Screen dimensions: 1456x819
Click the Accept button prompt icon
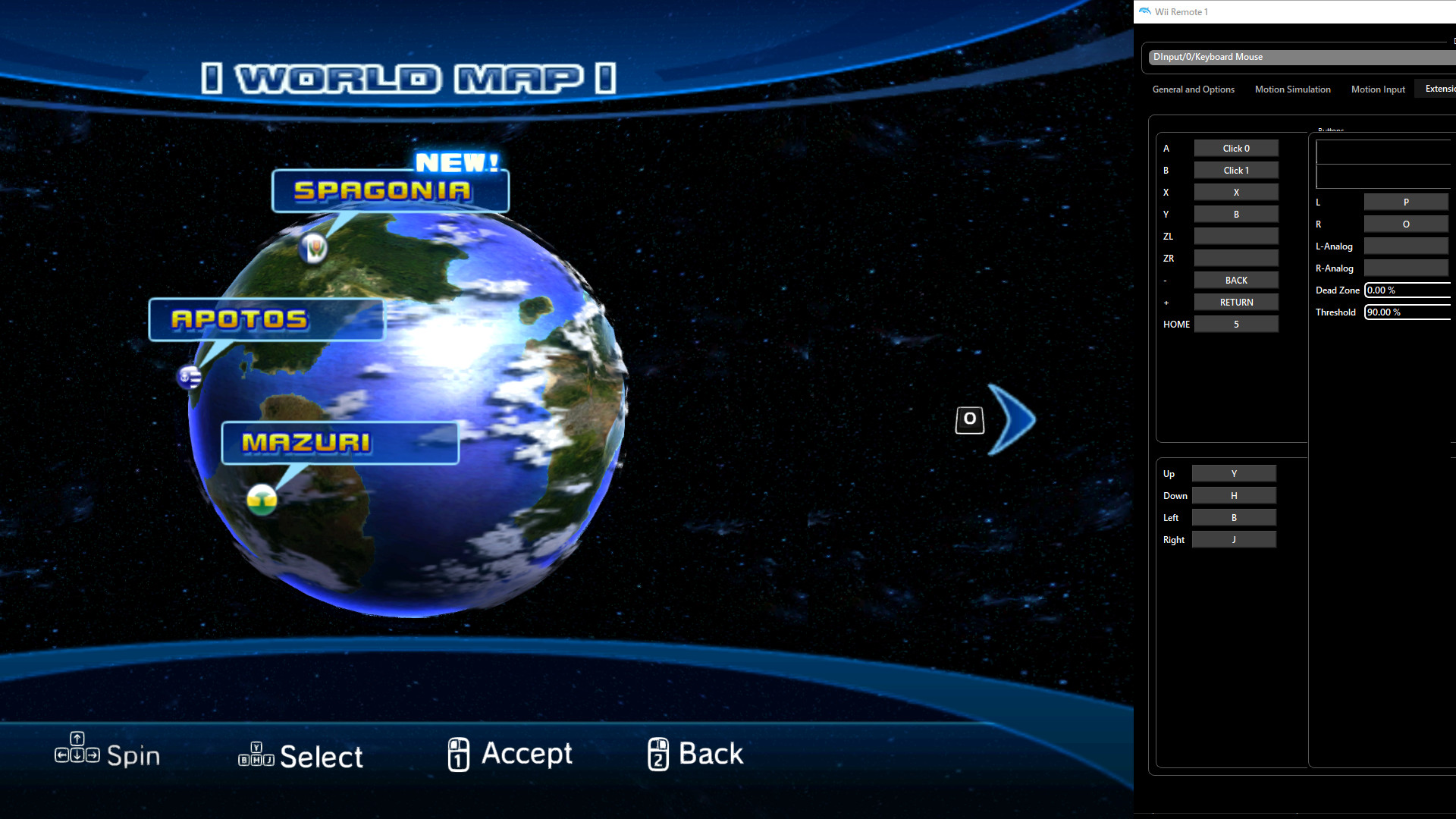tap(458, 754)
